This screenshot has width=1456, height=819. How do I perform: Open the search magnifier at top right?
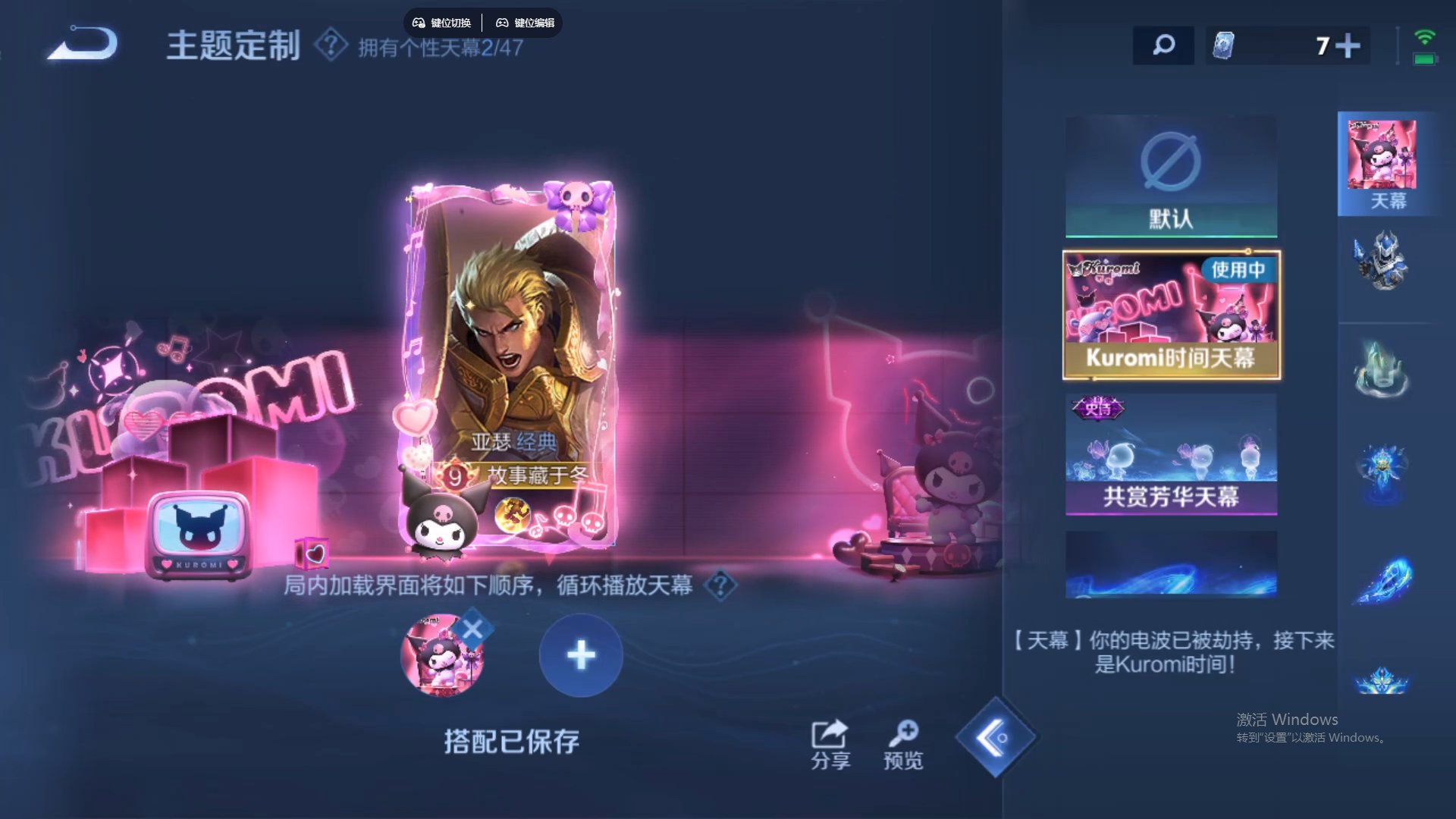click(1163, 45)
